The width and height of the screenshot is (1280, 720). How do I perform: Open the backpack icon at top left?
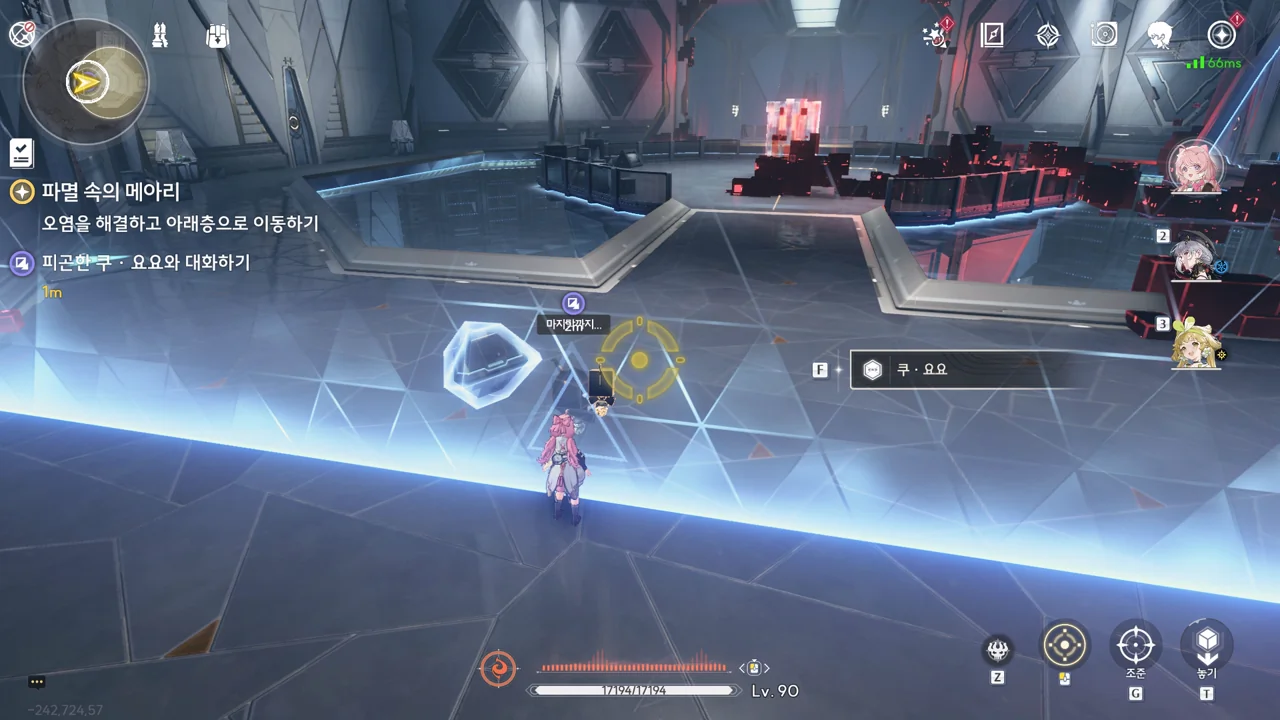click(x=217, y=36)
